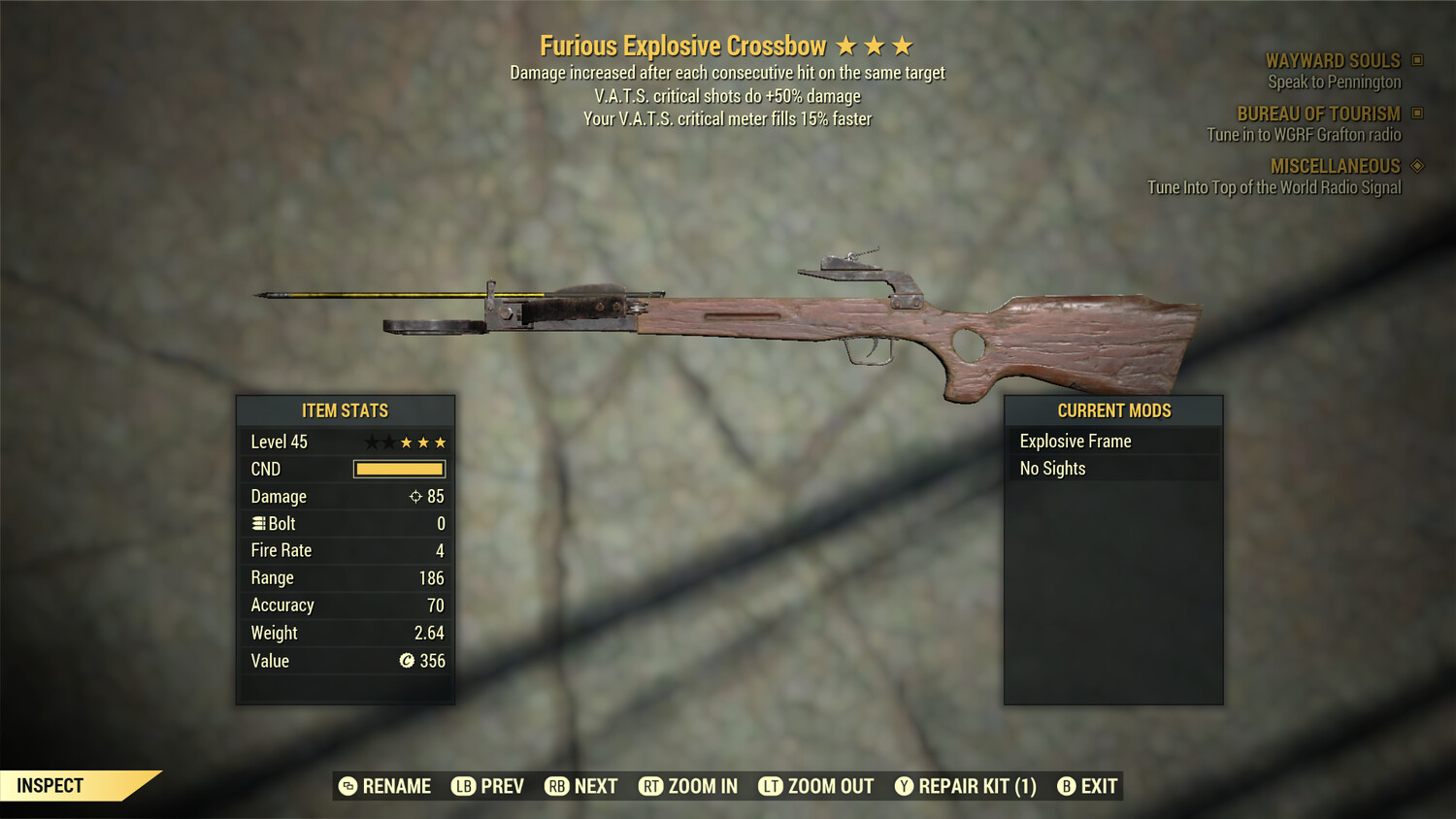Select the Bolt ammo icon in Item Stats
This screenshot has width=1456, height=819.
(x=258, y=523)
